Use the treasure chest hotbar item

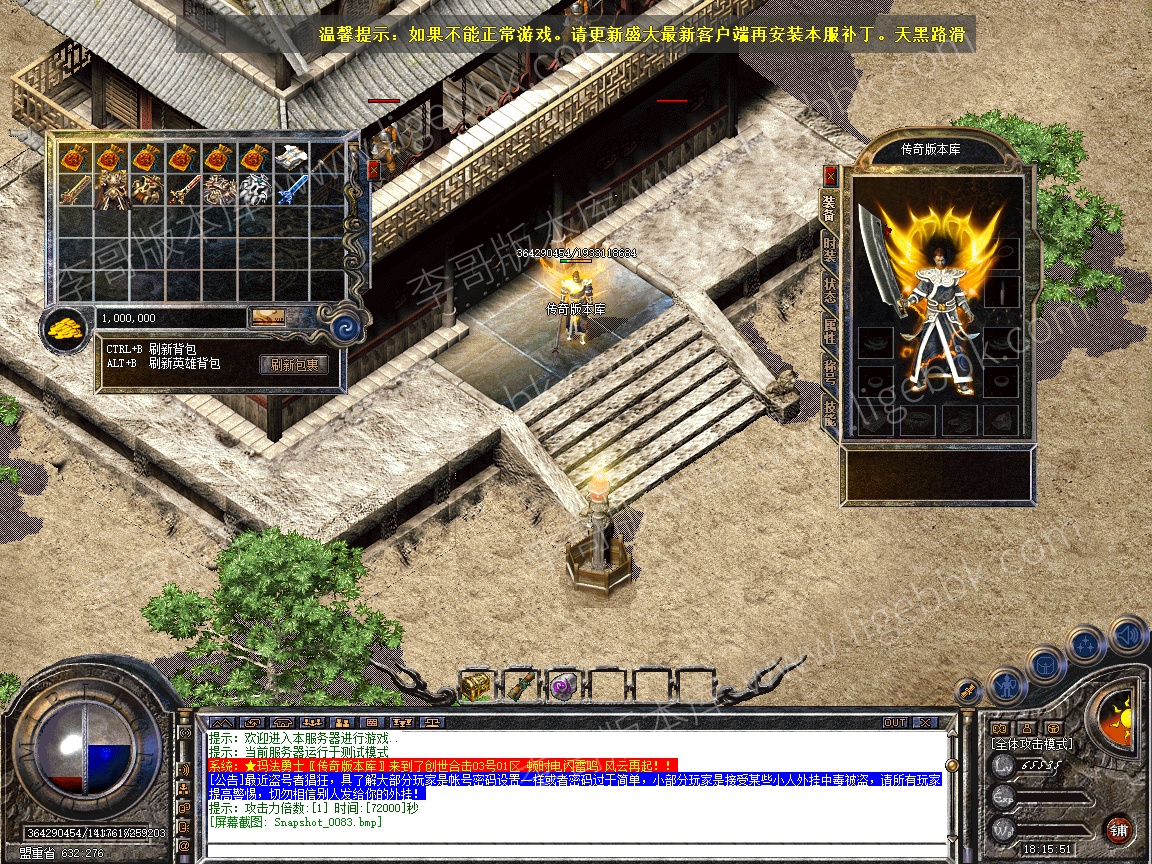475,685
